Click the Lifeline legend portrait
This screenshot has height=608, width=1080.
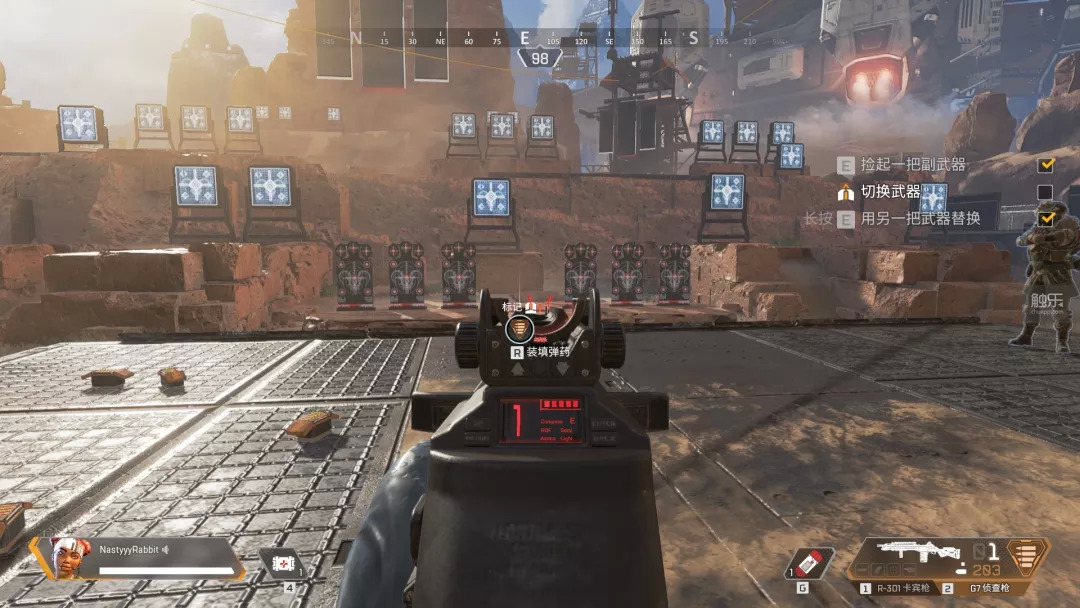[67, 557]
